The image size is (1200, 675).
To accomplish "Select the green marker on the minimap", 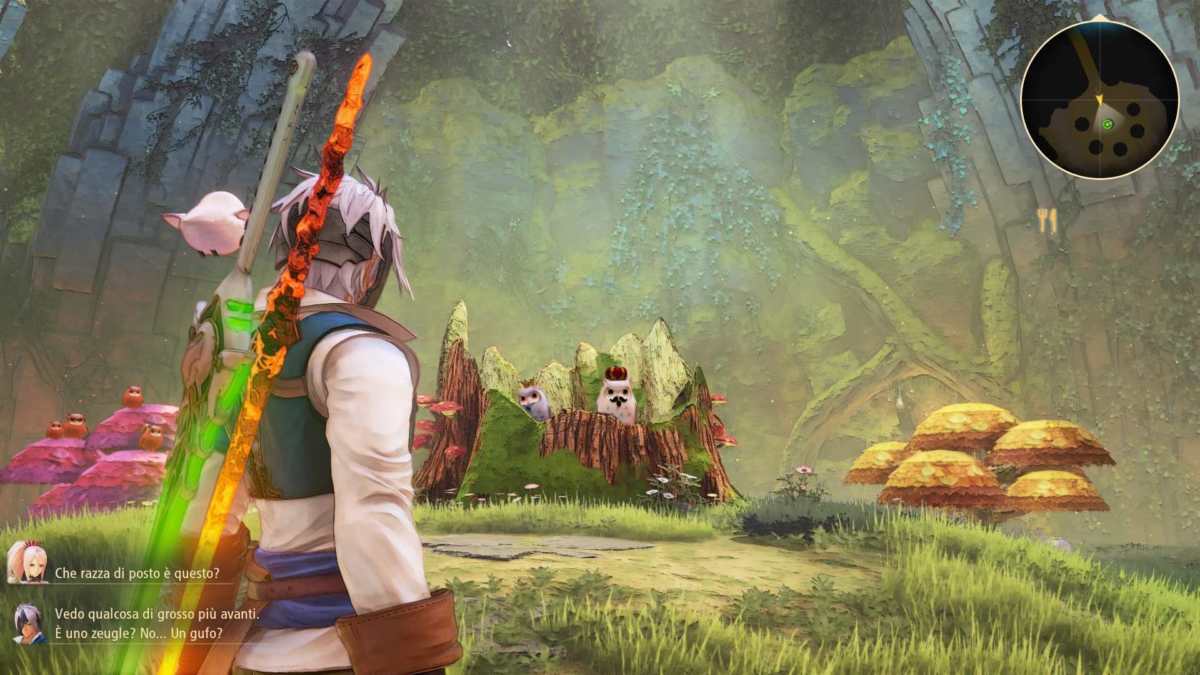I will pos(1109,124).
